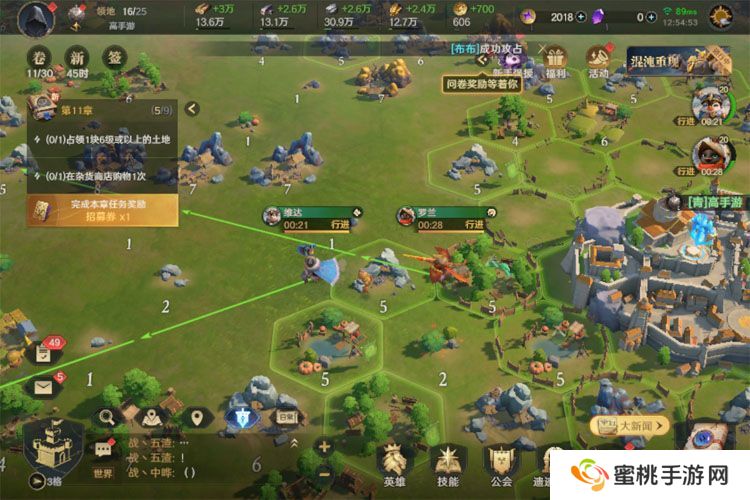The image size is (750, 500).
Task: Open the 公会 guild menu
Action: point(499,465)
